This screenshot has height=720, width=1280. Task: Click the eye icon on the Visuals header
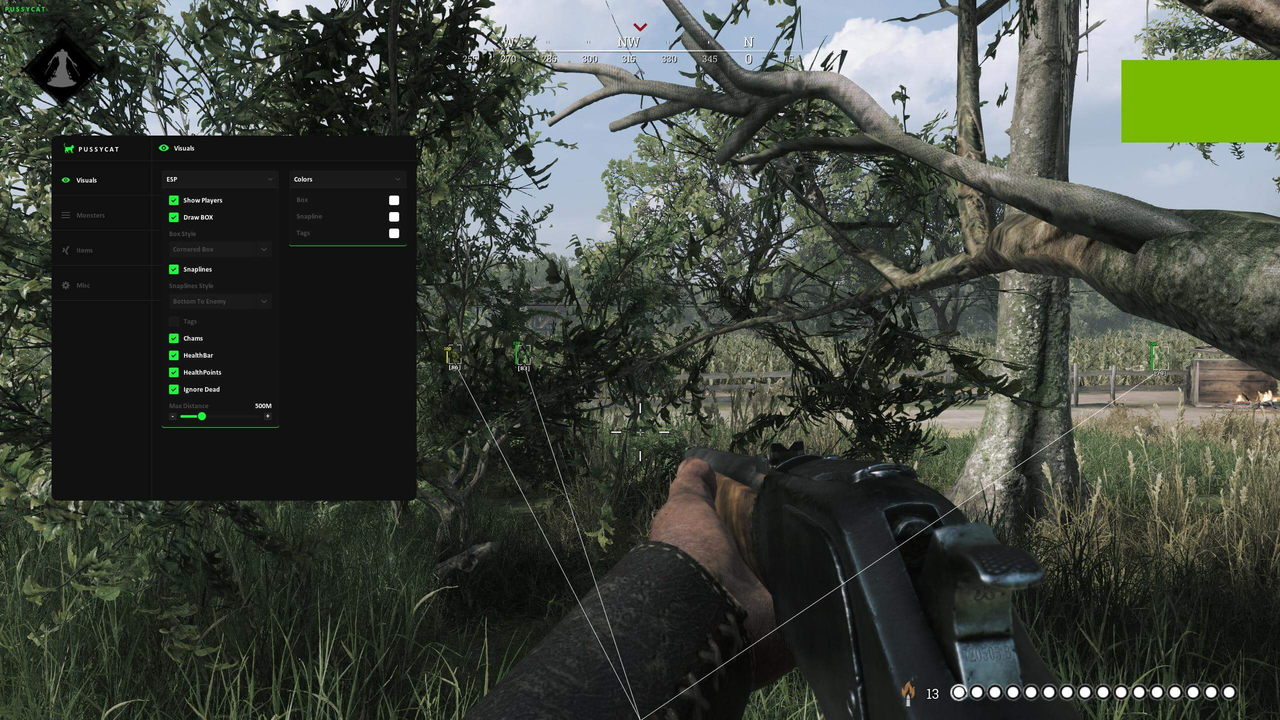point(163,148)
